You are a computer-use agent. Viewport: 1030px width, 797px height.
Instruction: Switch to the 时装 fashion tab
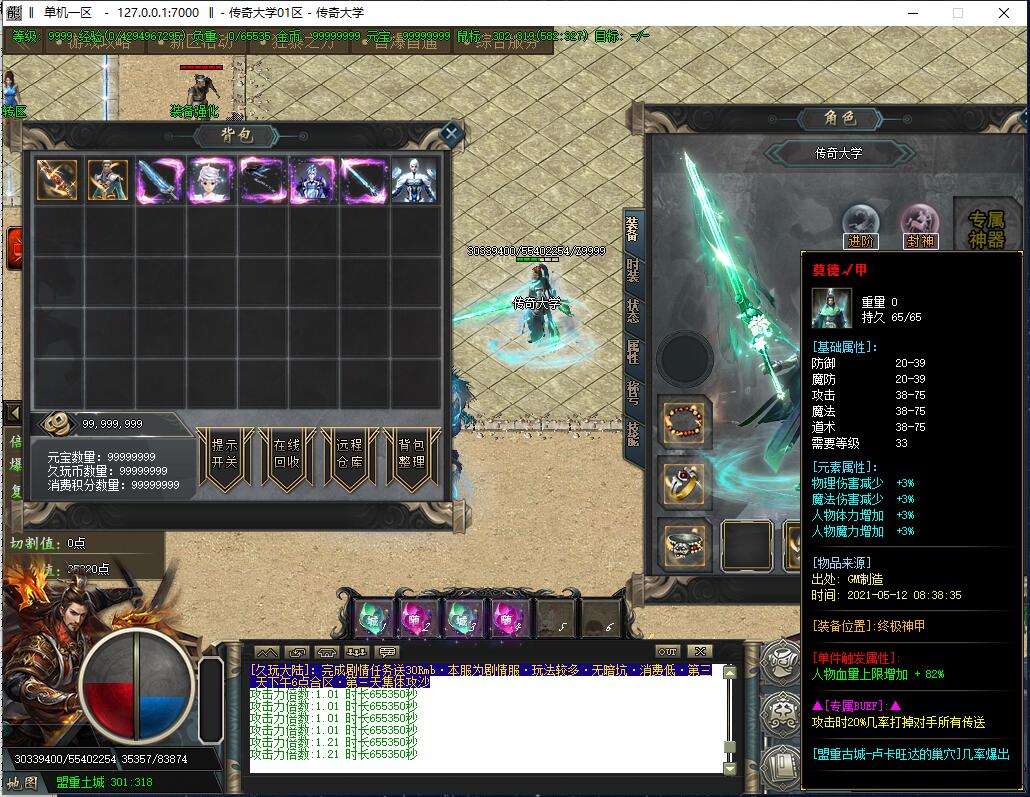633,270
